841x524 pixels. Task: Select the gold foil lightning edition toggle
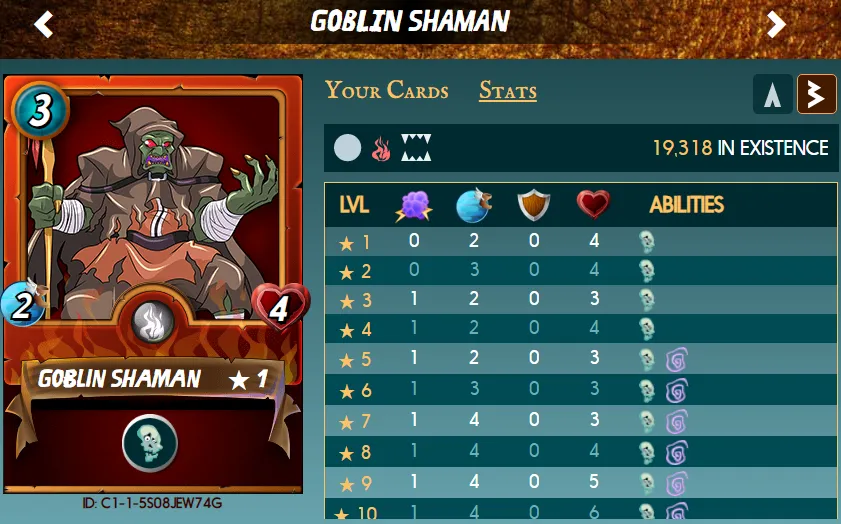[x=816, y=94]
